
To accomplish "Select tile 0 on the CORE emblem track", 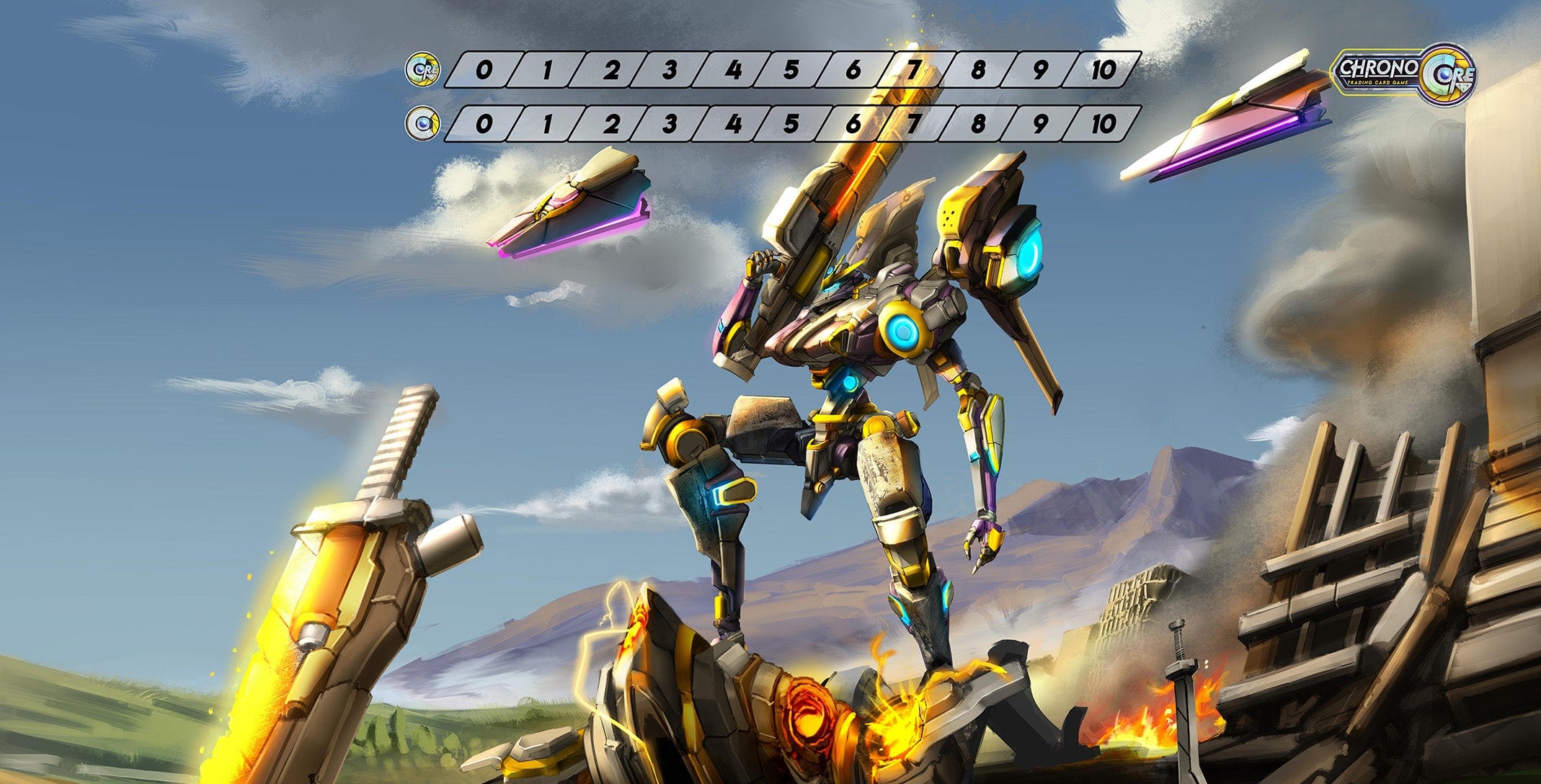I will (x=484, y=70).
